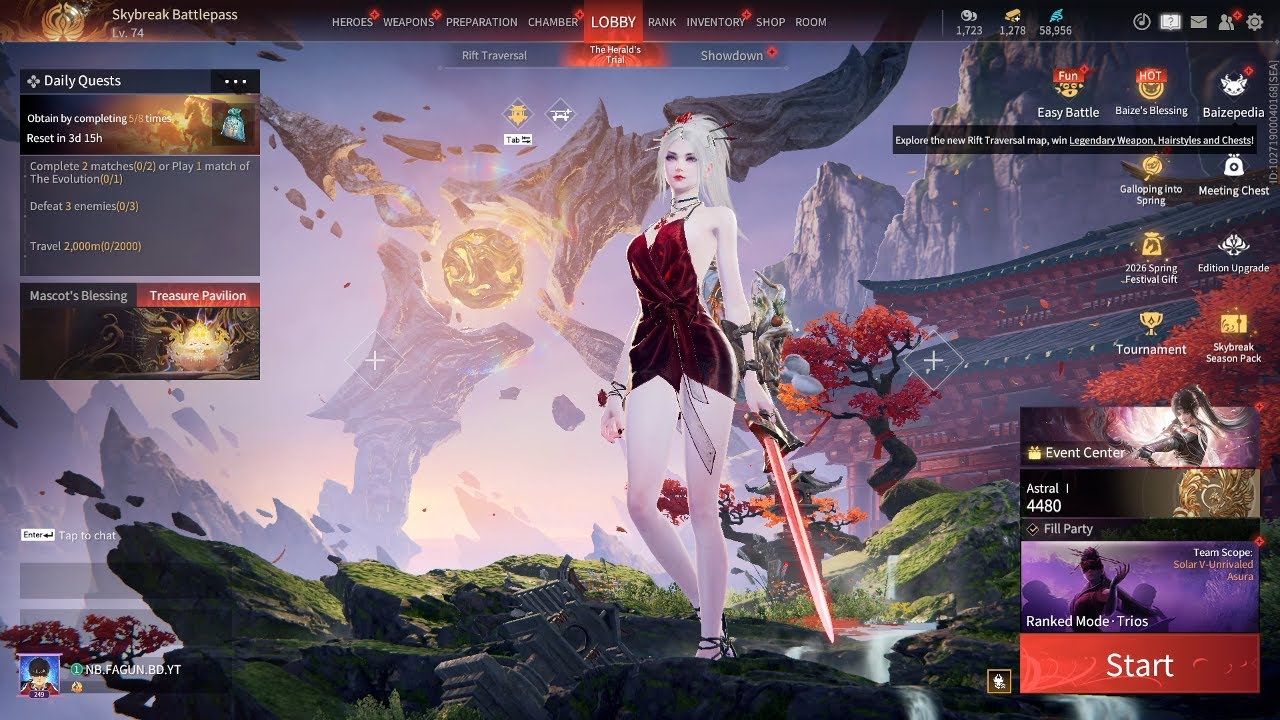Switch to the Showdown tab
1280x720 pixels.
coord(731,56)
